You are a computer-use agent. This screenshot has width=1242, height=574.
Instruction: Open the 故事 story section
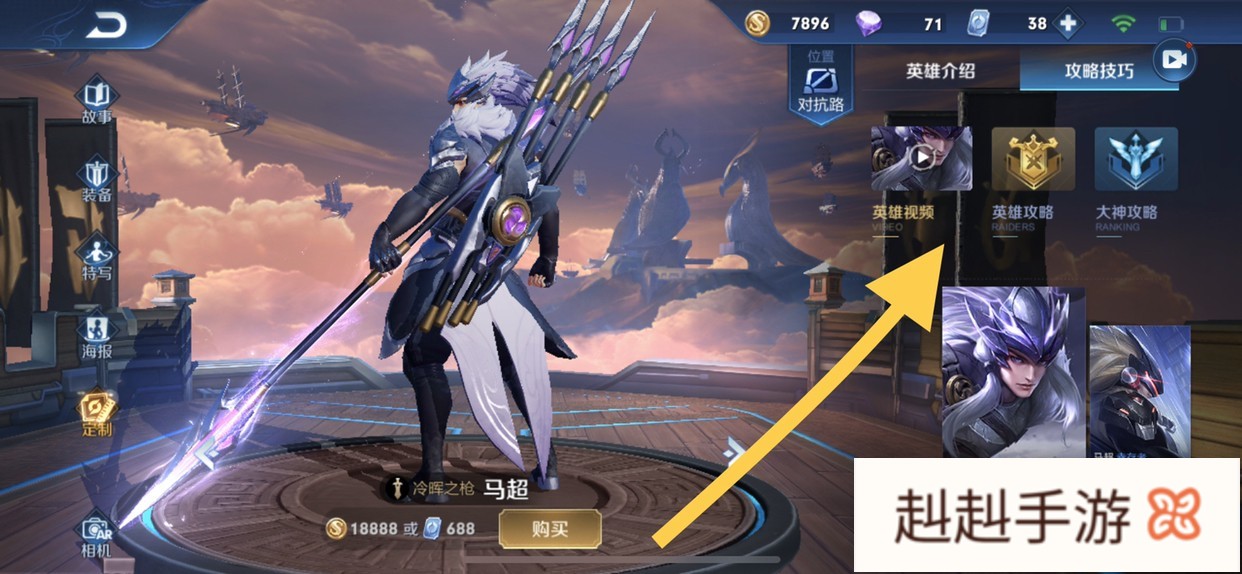[x=97, y=101]
